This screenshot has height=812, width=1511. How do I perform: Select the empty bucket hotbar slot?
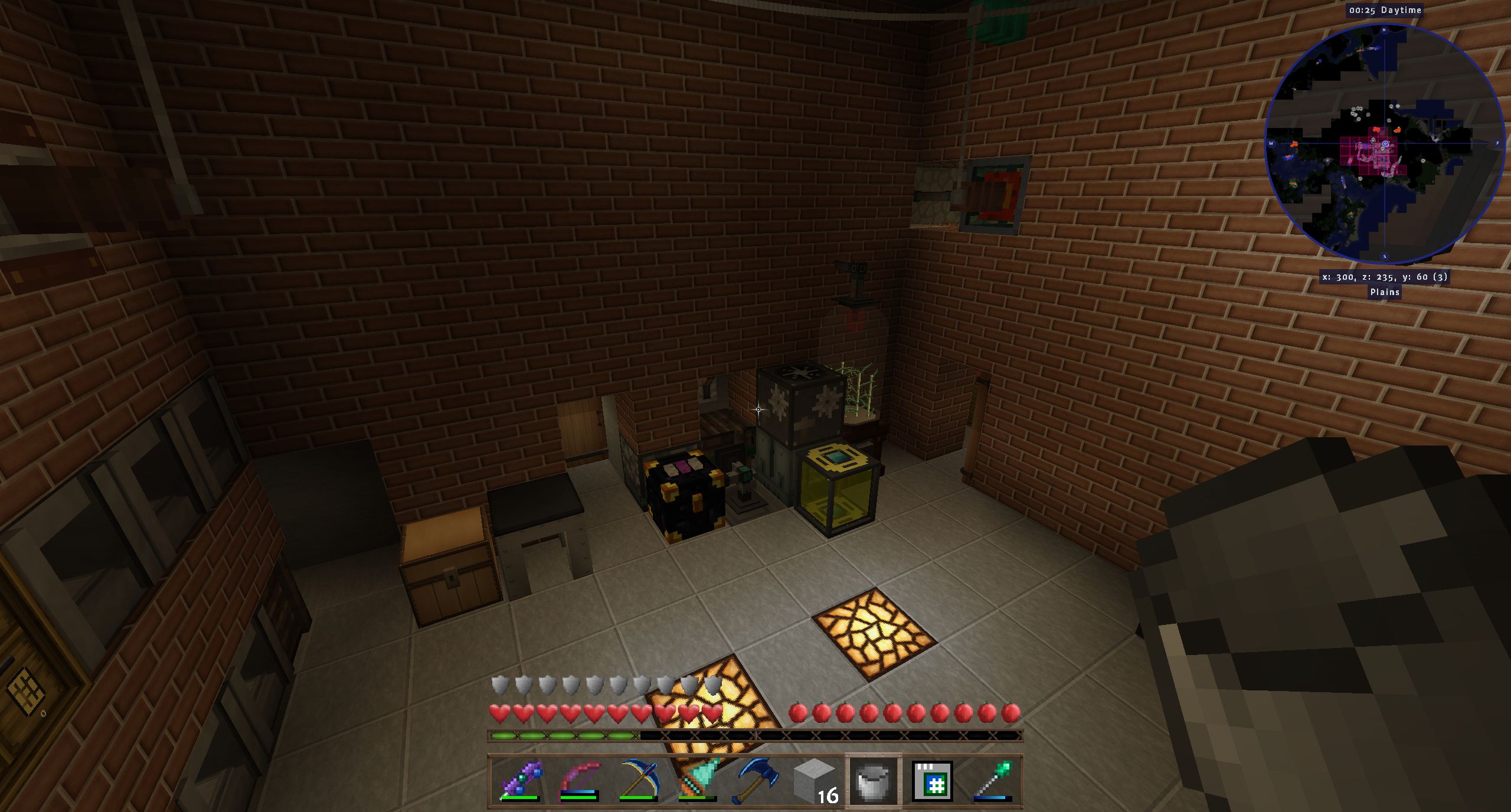click(x=874, y=781)
